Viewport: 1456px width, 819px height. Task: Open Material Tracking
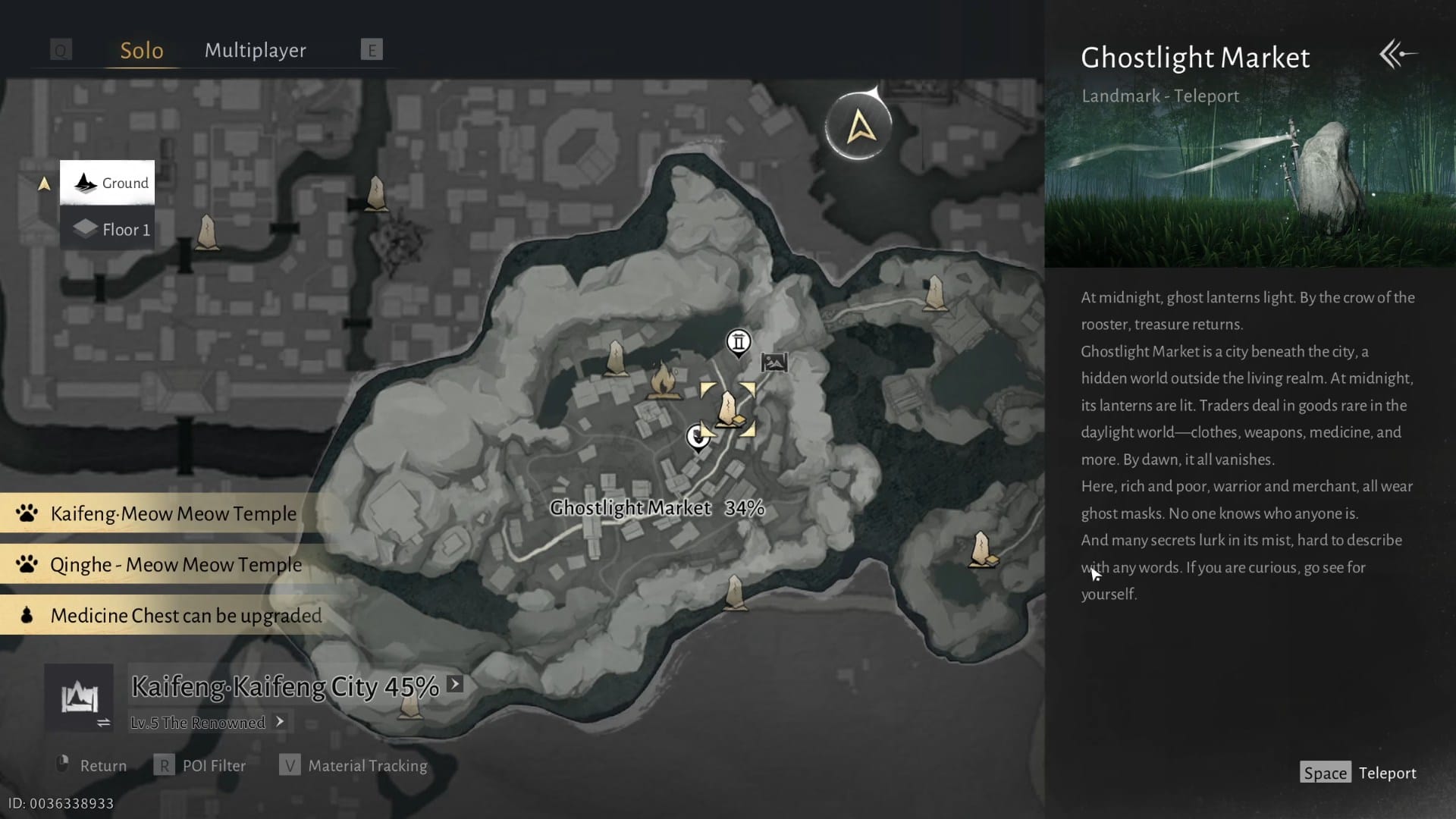click(353, 766)
